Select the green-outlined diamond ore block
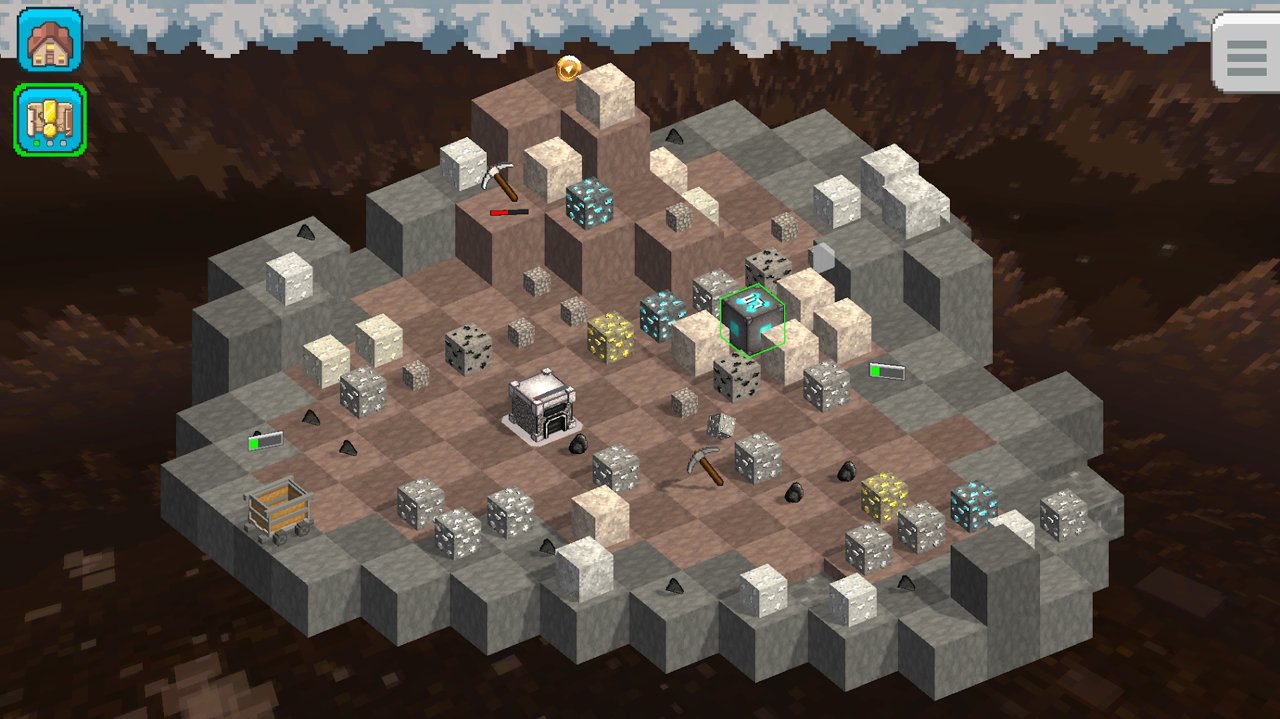1280x719 pixels. point(752,320)
